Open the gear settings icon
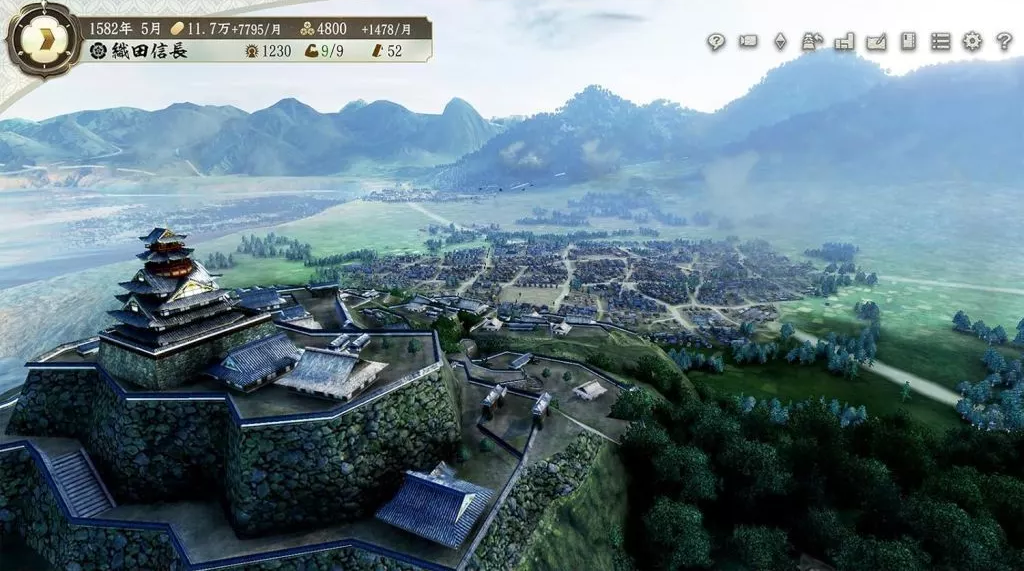This screenshot has width=1024, height=571. pyautogui.click(x=972, y=42)
